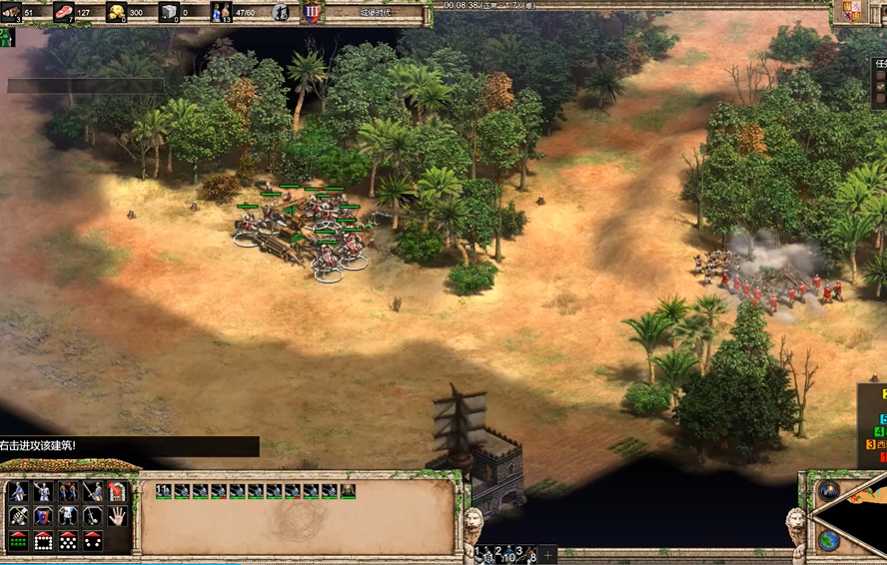Choose the hollow box formation
887x565 pixels.
click(x=44, y=540)
